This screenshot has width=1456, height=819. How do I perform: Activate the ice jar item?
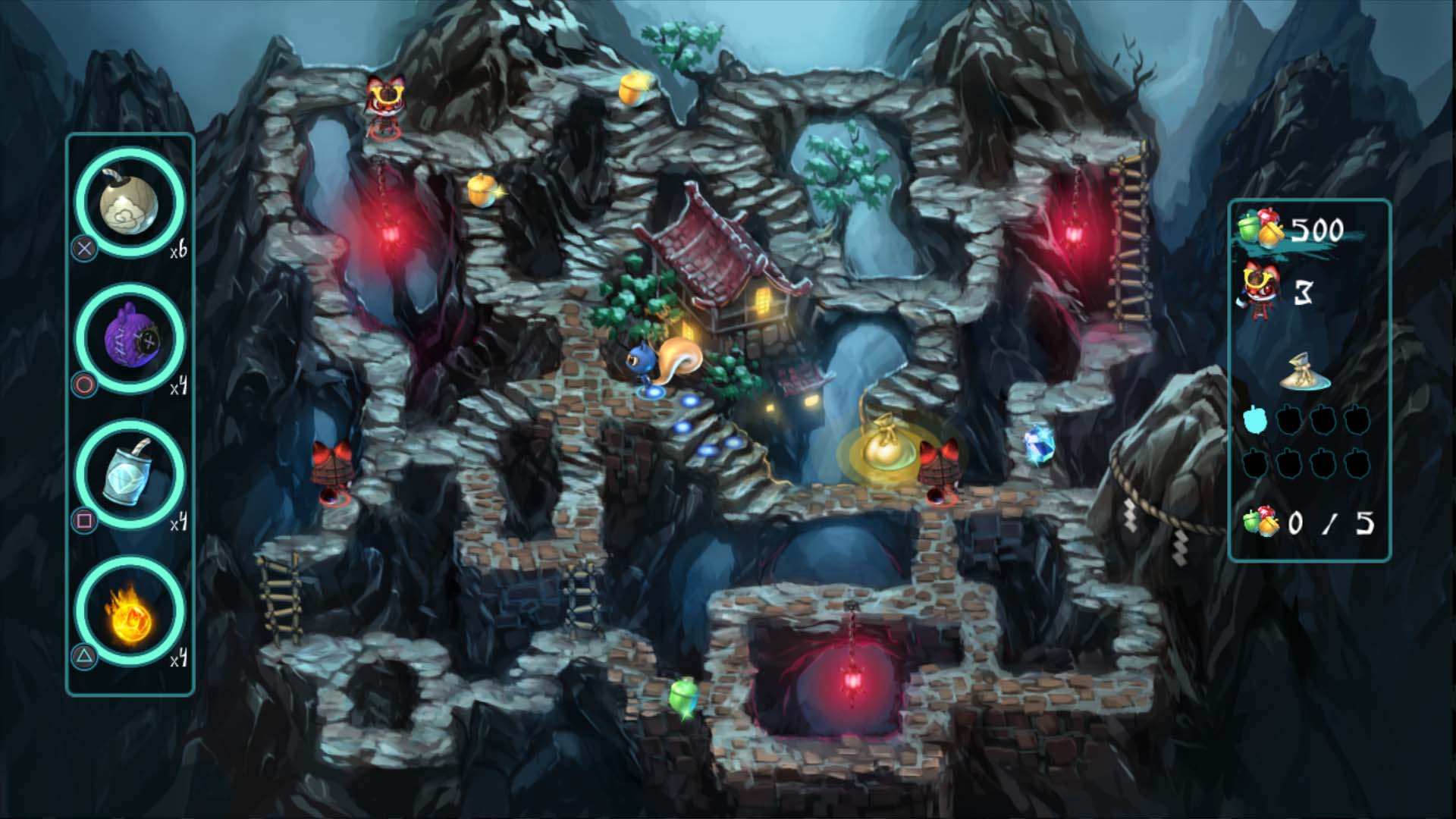(130, 474)
